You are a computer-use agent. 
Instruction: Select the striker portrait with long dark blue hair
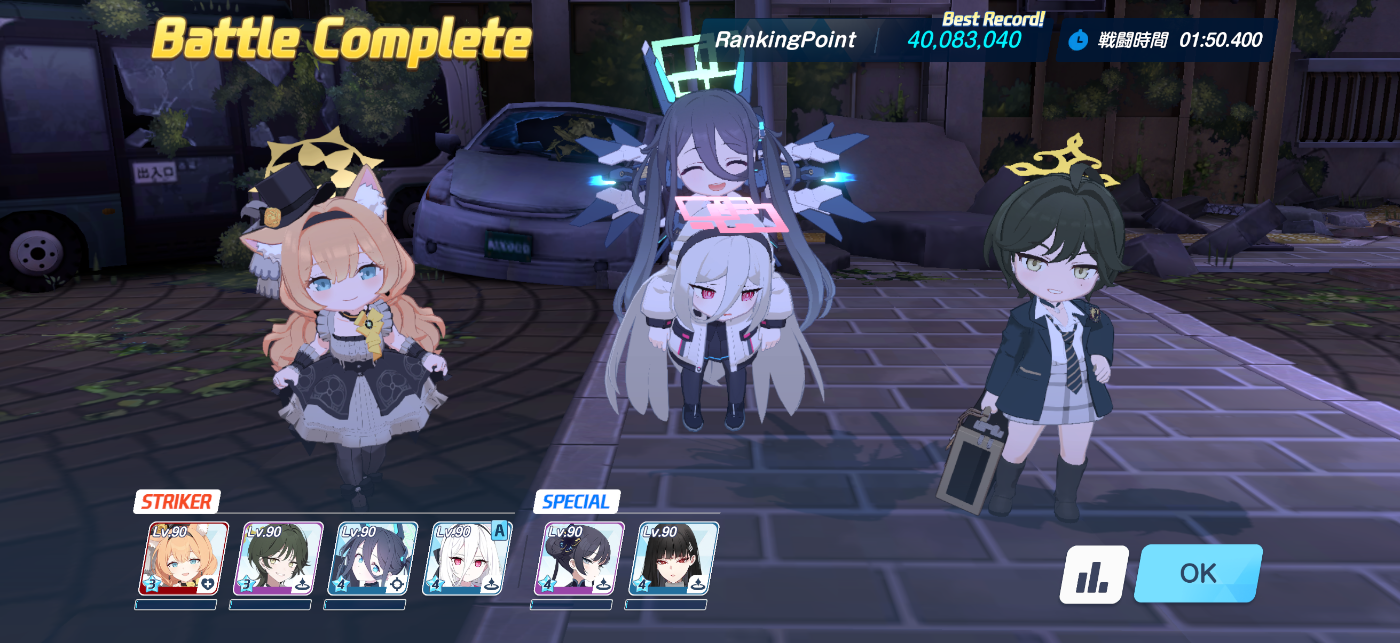point(371,558)
